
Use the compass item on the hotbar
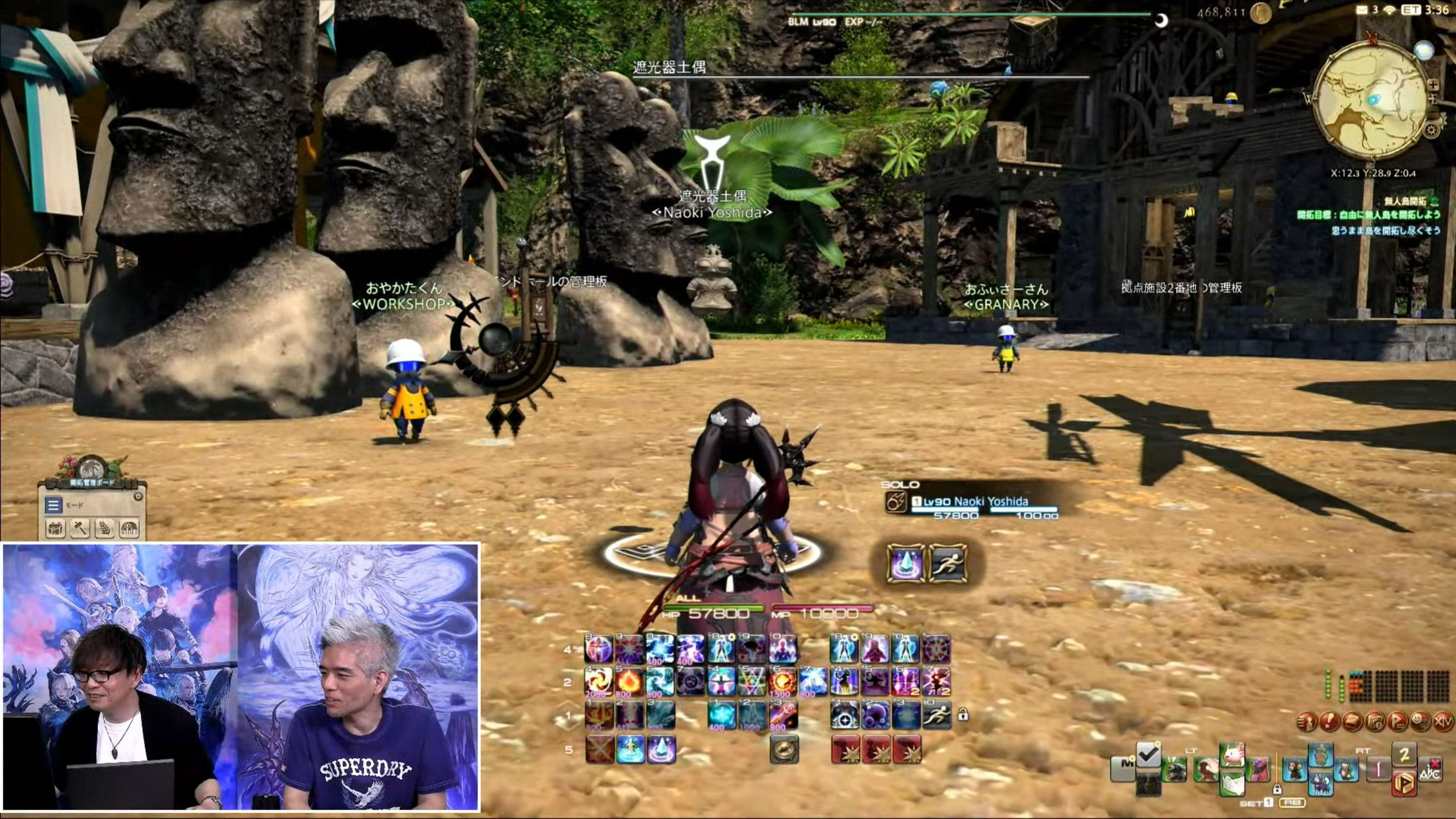784,750
